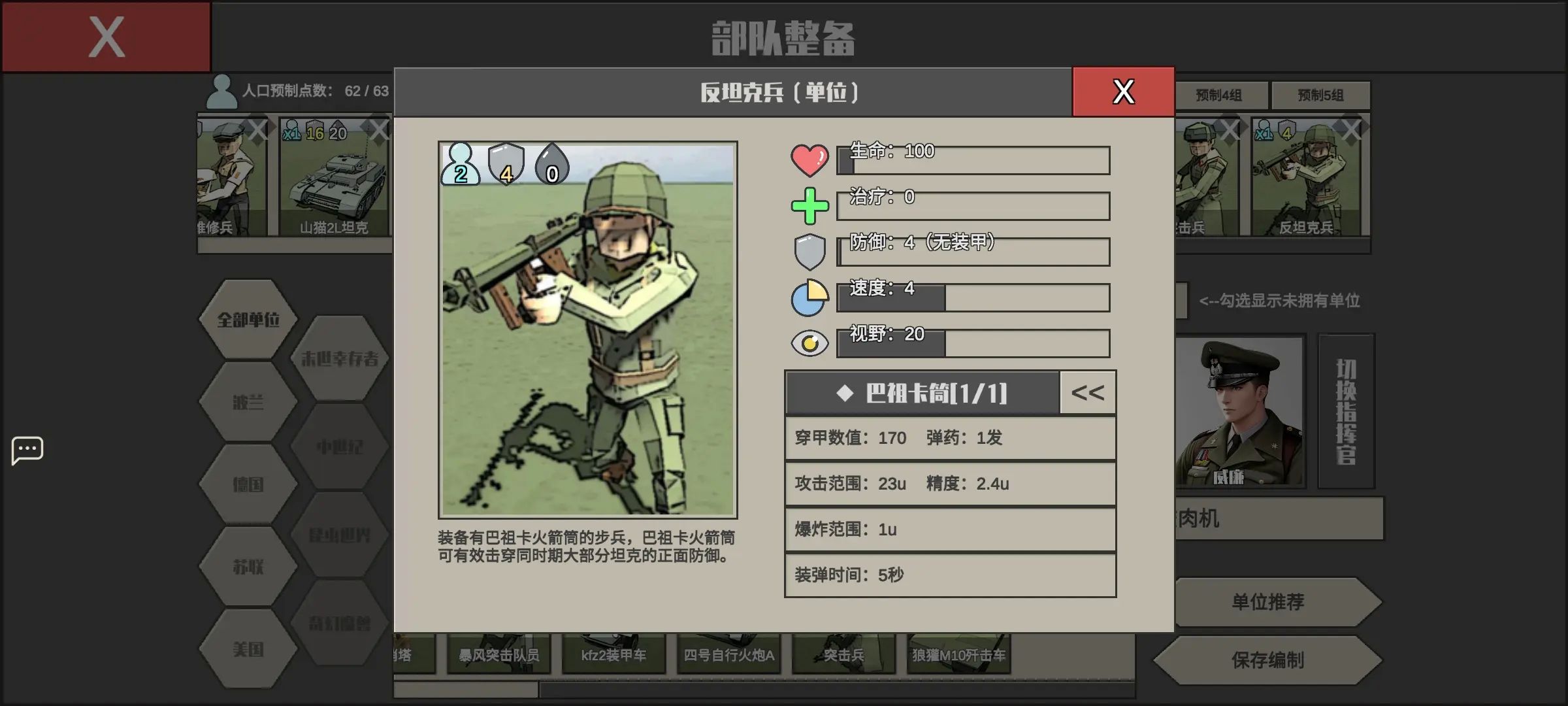Click the pie chart icon beside 速度

(810, 297)
